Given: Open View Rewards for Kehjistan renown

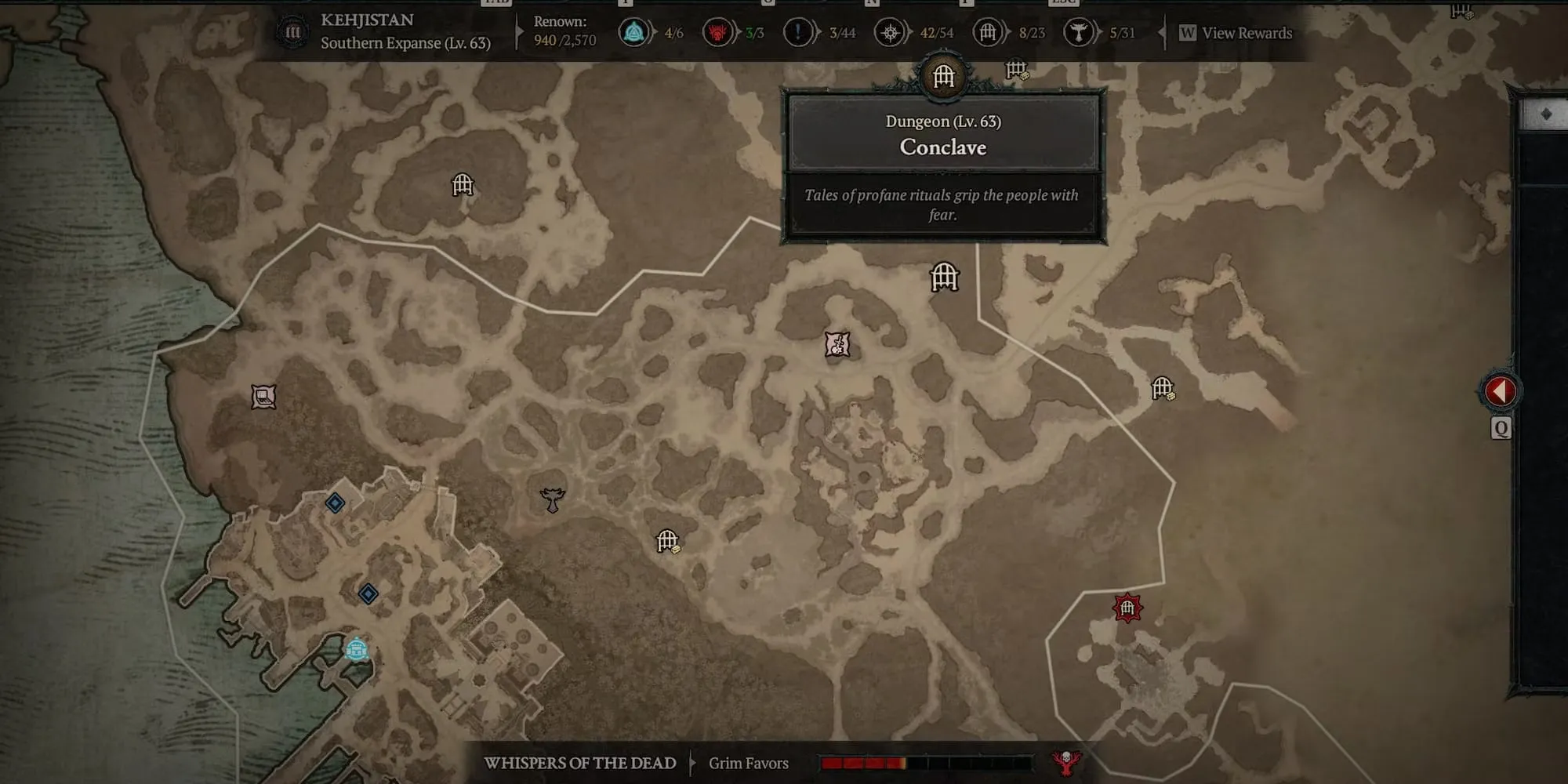Looking at the screenshot, I should tap(1236, 33).
